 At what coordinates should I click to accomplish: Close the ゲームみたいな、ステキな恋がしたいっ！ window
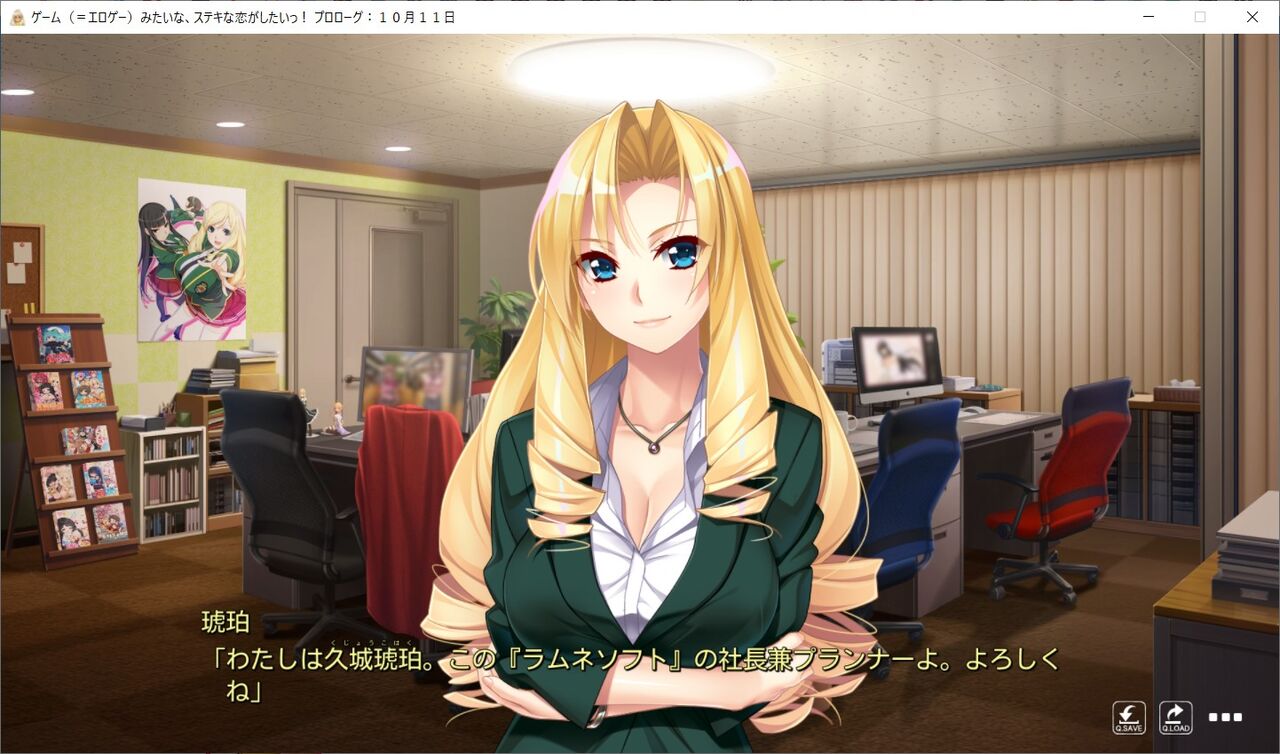pyautogui.click(x=1253, y=17)
